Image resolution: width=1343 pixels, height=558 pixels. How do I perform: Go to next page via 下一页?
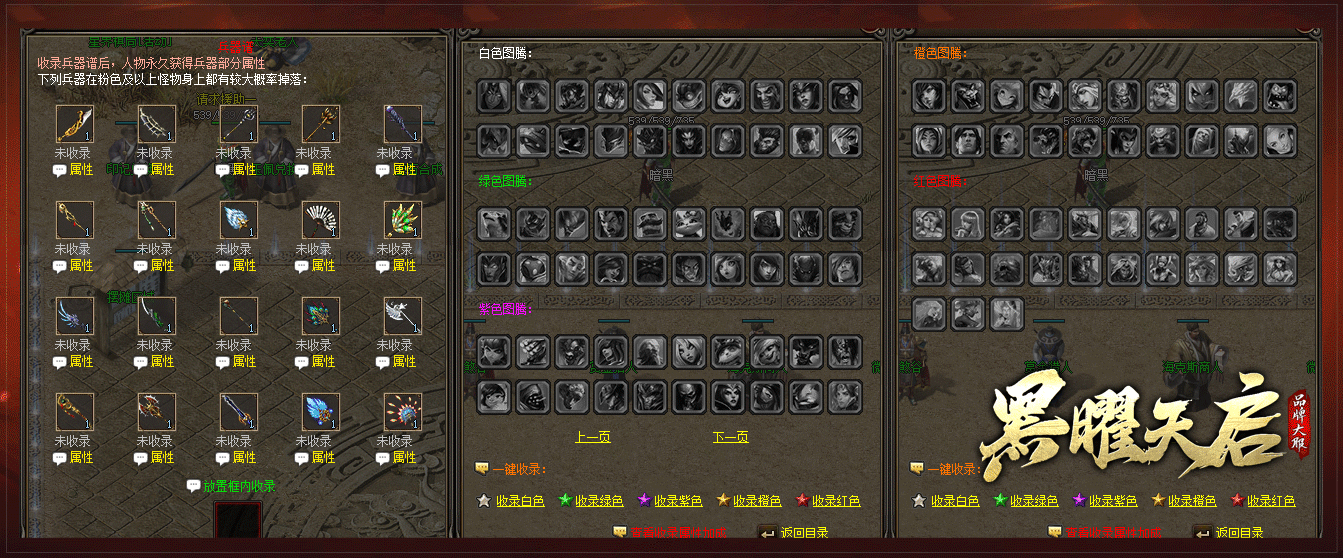pos(730,437)
